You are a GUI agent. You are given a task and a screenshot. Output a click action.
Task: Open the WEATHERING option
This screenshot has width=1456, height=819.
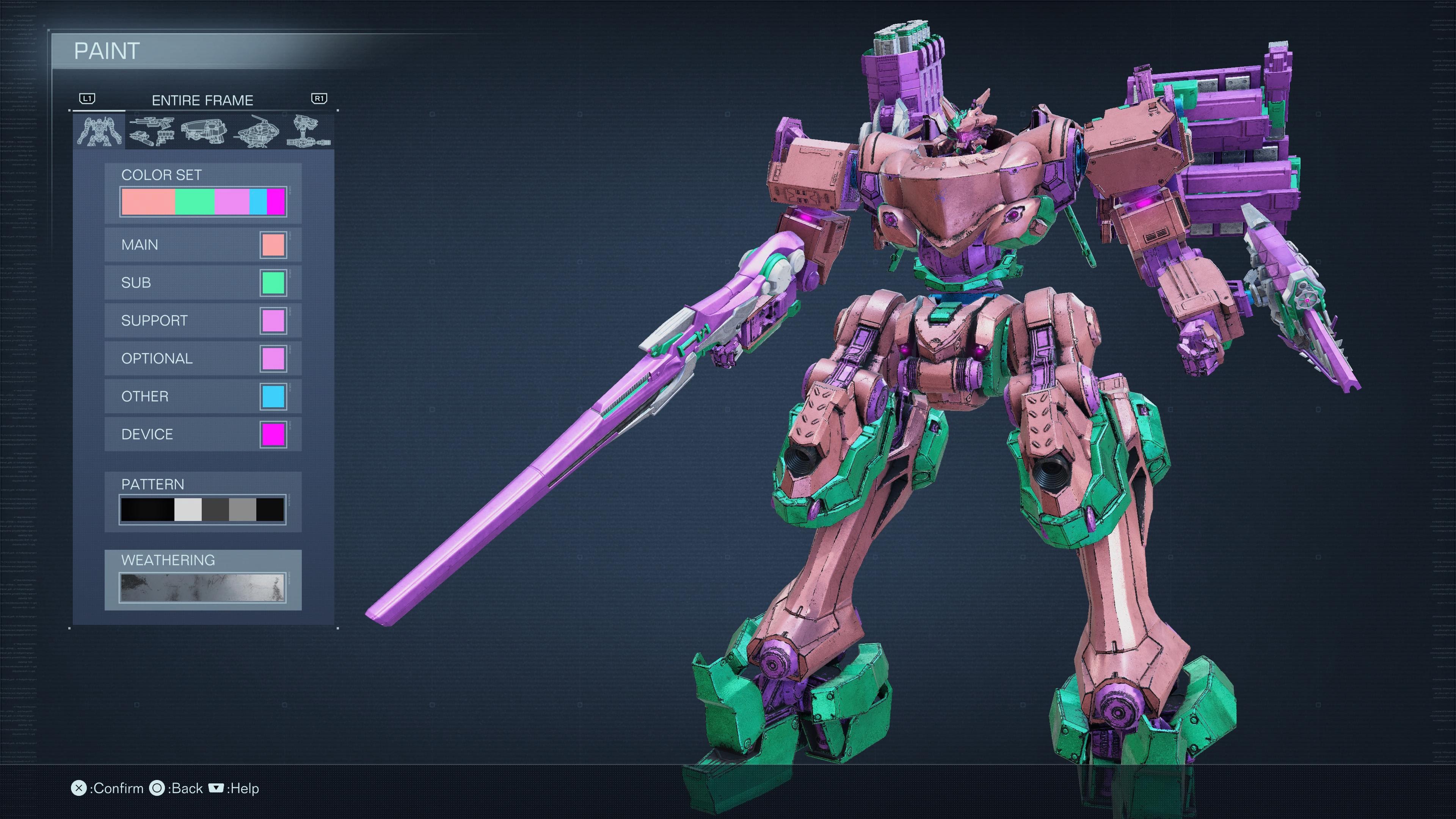pyautogui.click(x=202, y=587)
